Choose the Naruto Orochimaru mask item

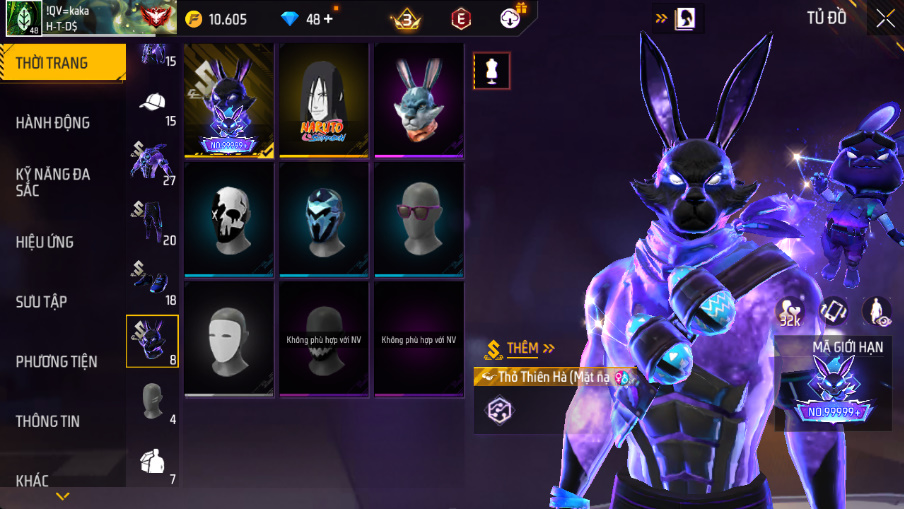[x=323, y=100]
